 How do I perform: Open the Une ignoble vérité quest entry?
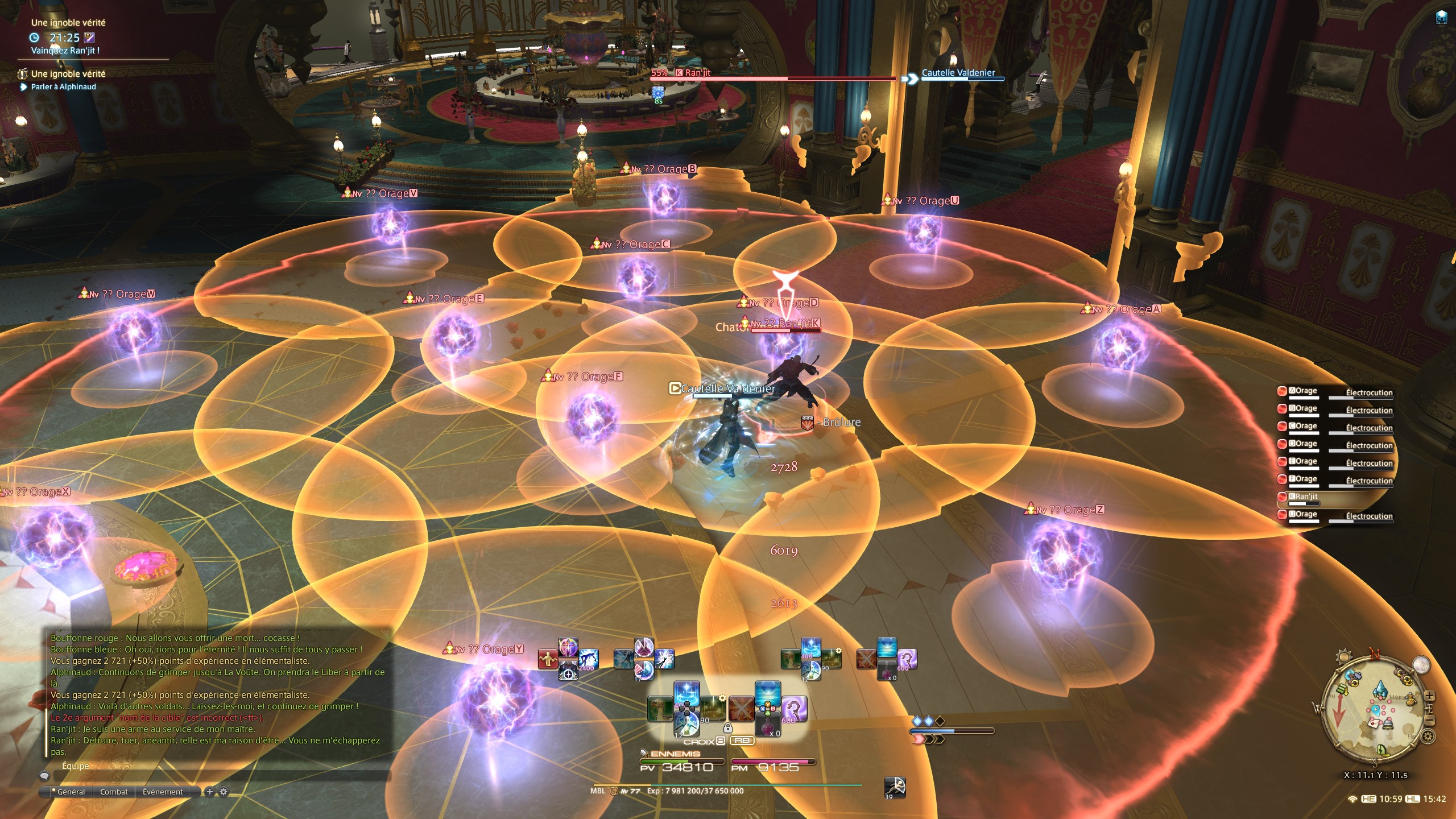[68, 74]
